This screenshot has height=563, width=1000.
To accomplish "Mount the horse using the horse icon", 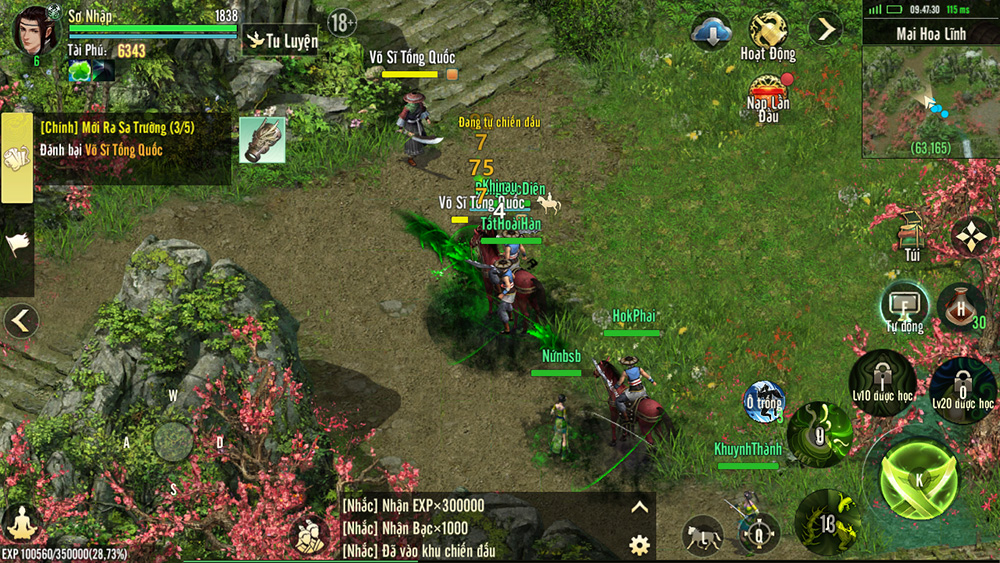I will [703, 535].
